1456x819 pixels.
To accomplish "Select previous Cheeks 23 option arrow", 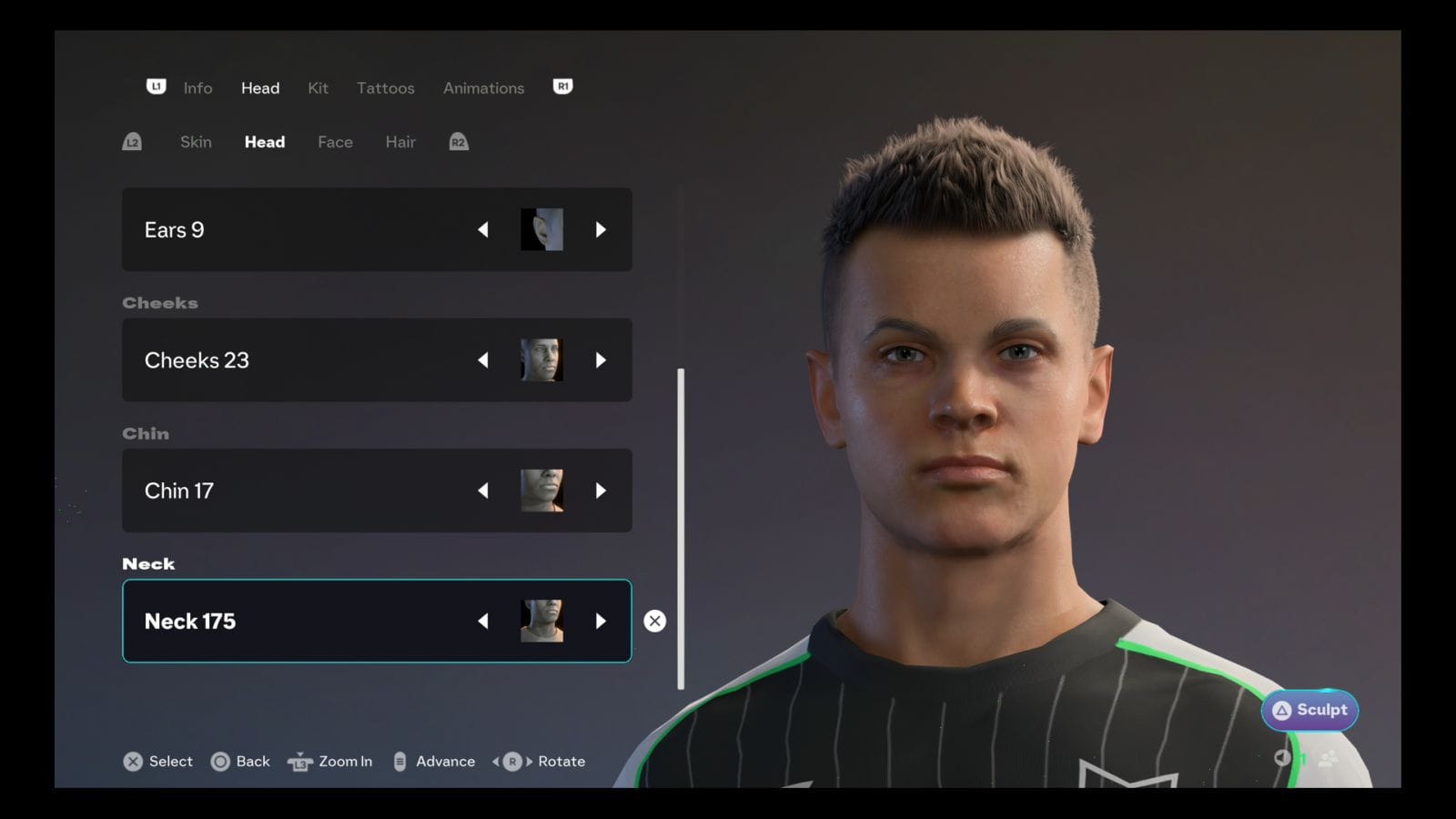I will pyautogui.click(x=483, y=360).
